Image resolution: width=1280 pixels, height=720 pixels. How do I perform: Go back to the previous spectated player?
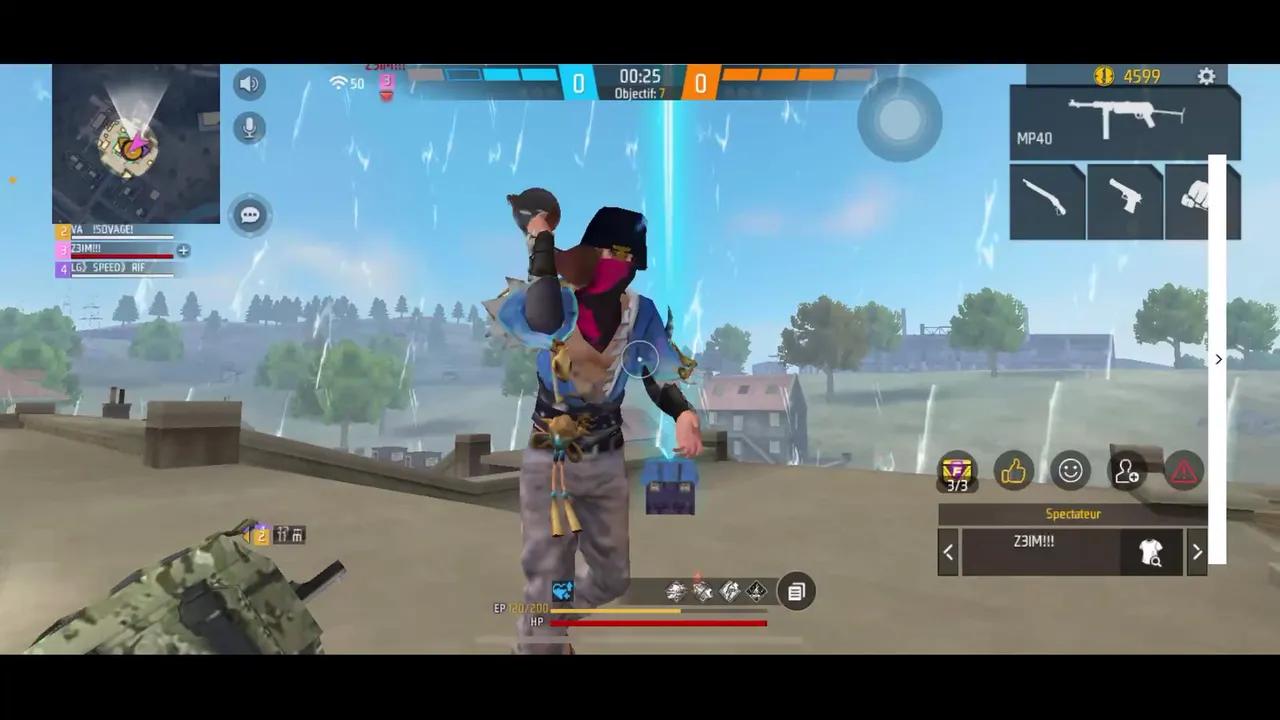tap(947, 551)
